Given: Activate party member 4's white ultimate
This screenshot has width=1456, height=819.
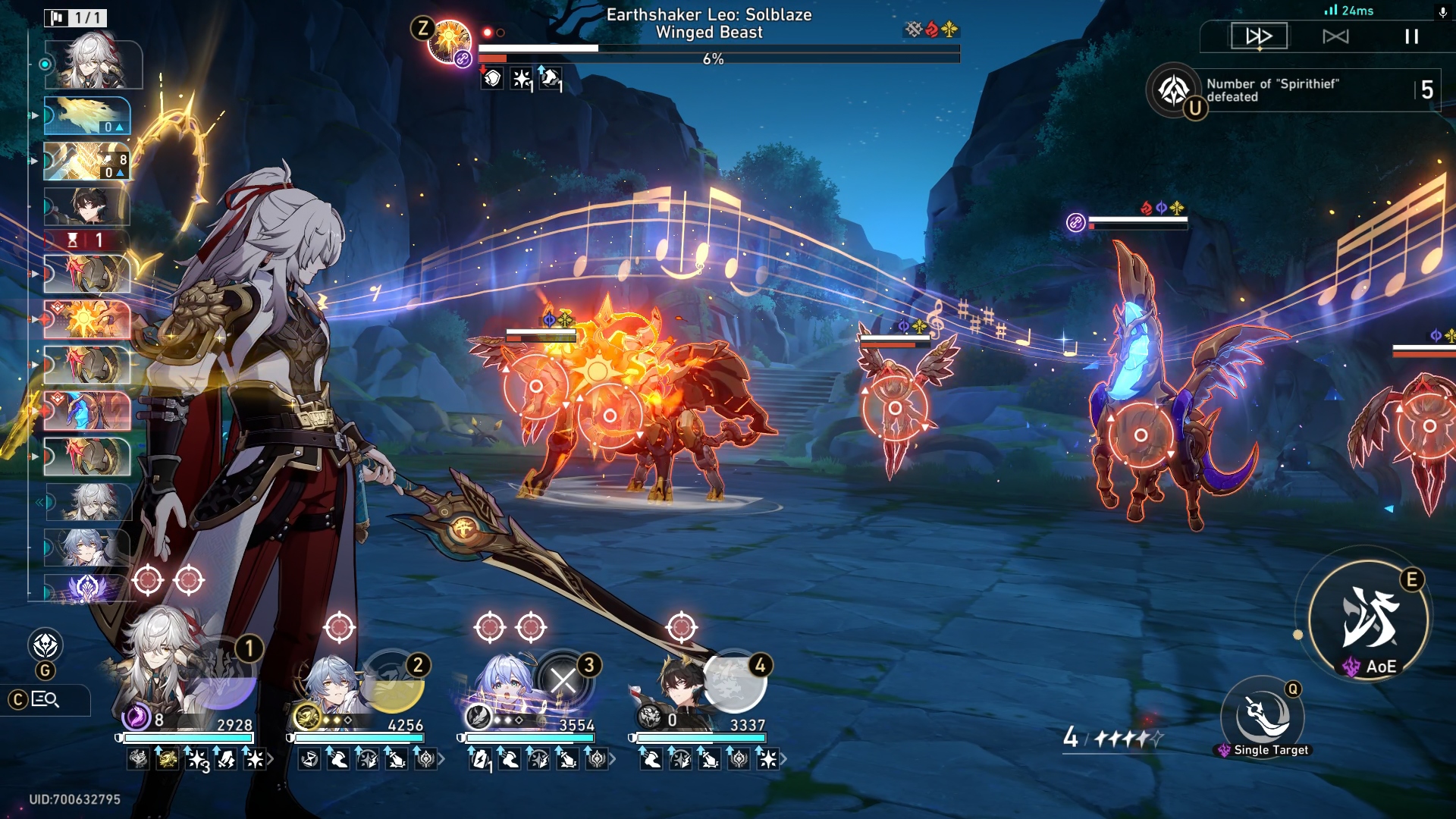Looking at the screenshot, I should [733, 680].
